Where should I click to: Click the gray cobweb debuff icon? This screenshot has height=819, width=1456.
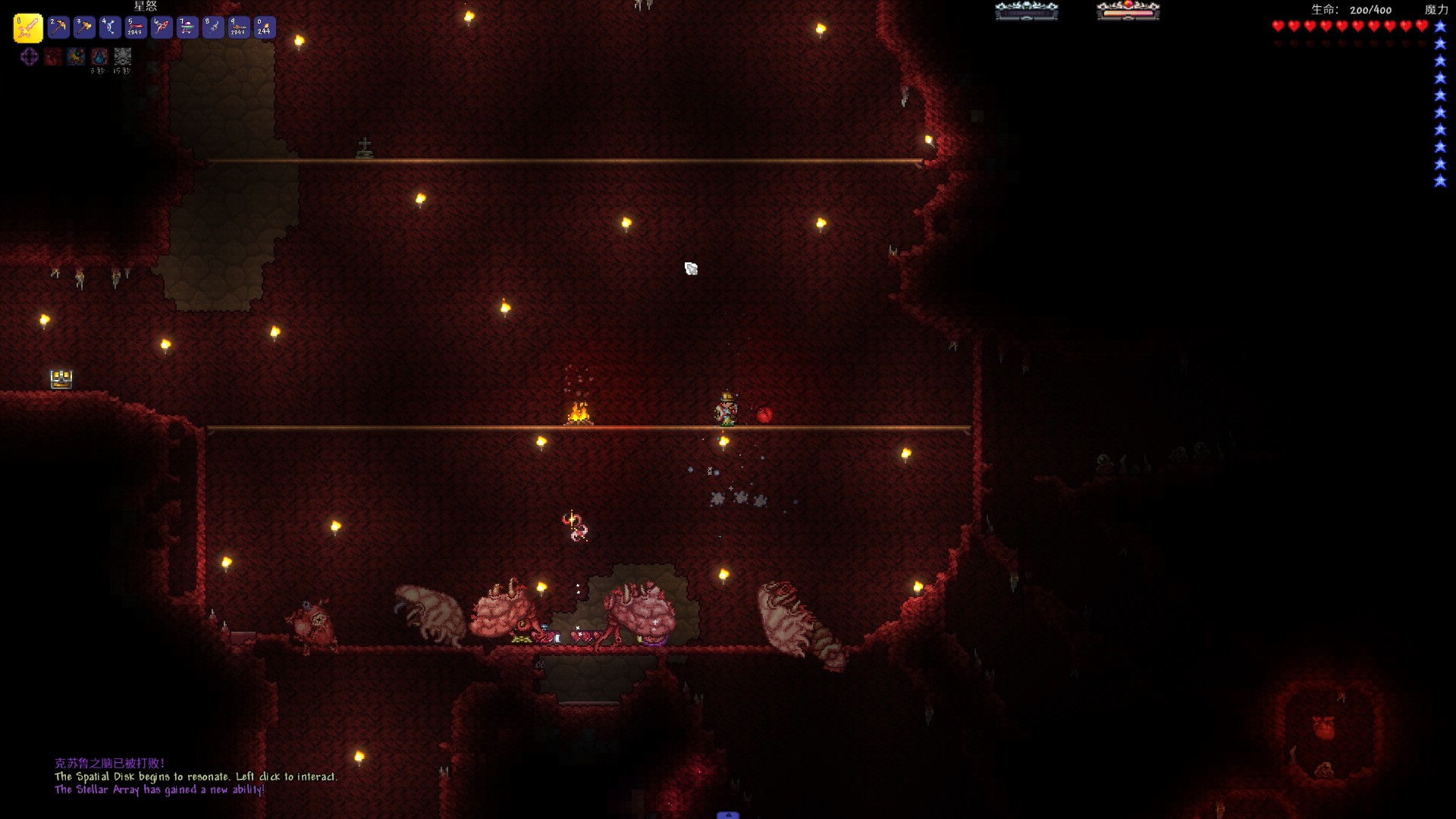(x=123, y=57)
